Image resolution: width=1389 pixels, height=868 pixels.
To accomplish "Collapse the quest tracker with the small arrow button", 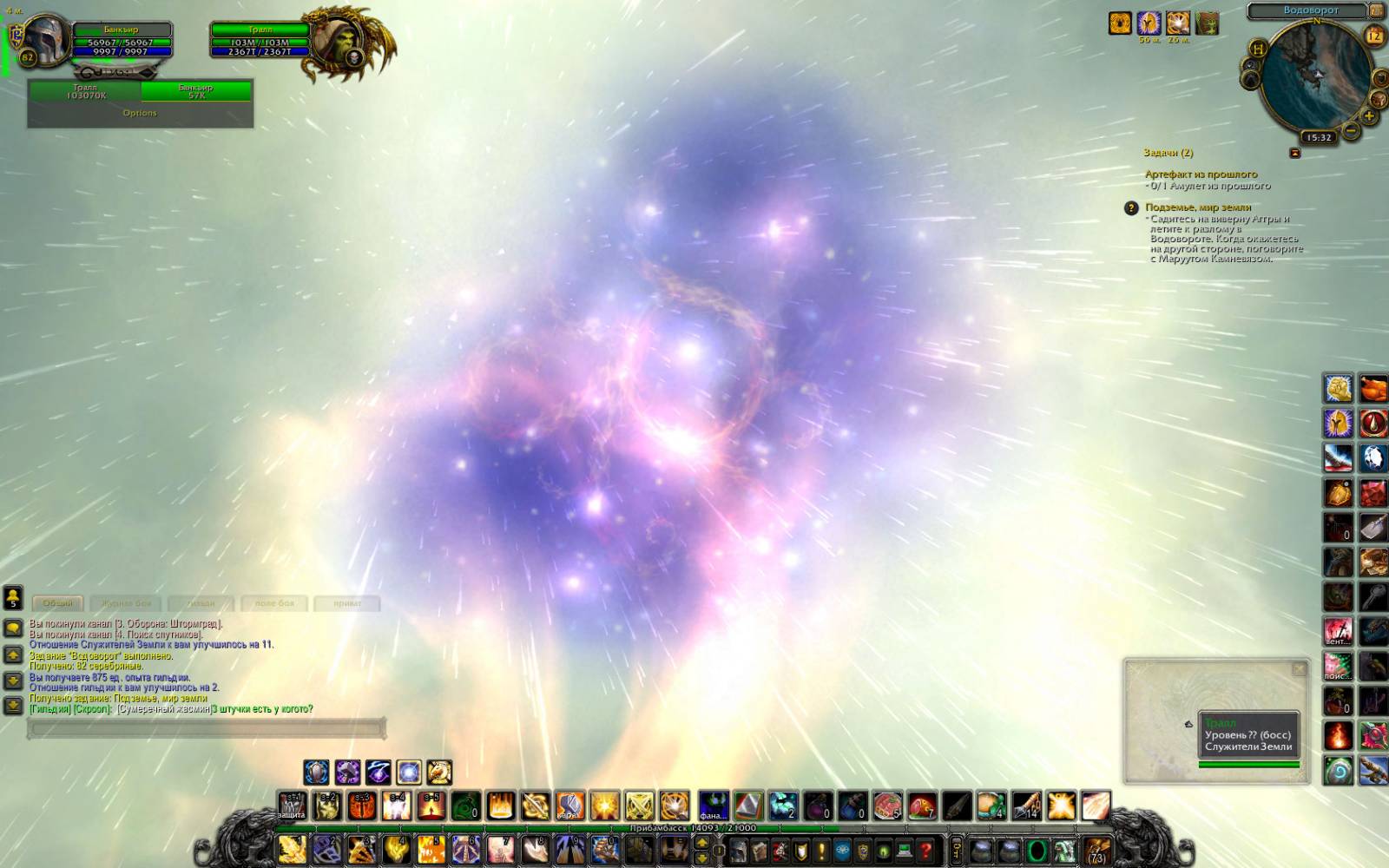I will 1295,153.
